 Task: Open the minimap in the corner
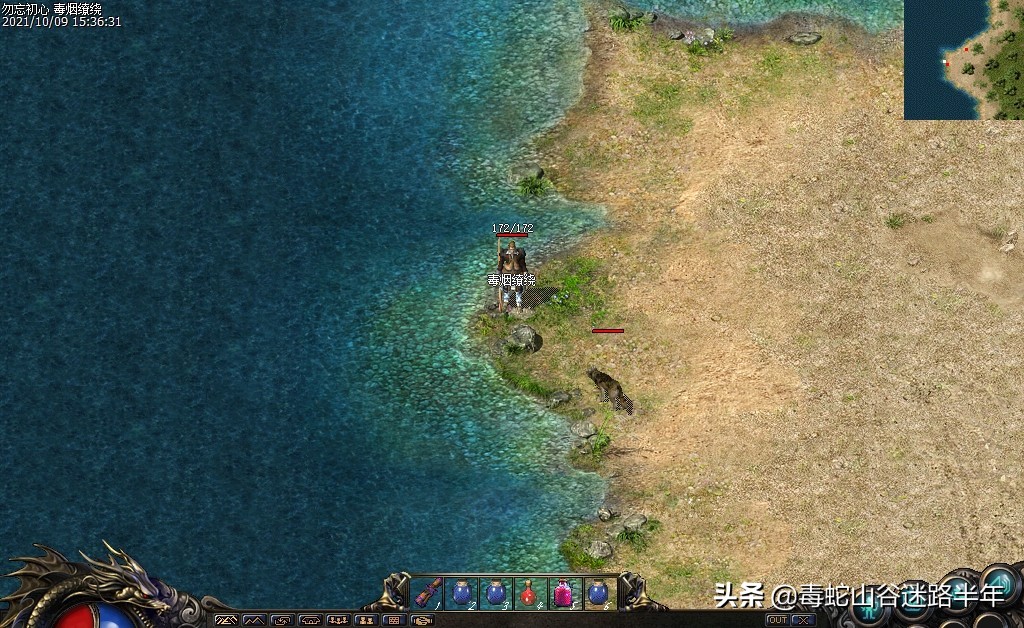click(963, 60)
